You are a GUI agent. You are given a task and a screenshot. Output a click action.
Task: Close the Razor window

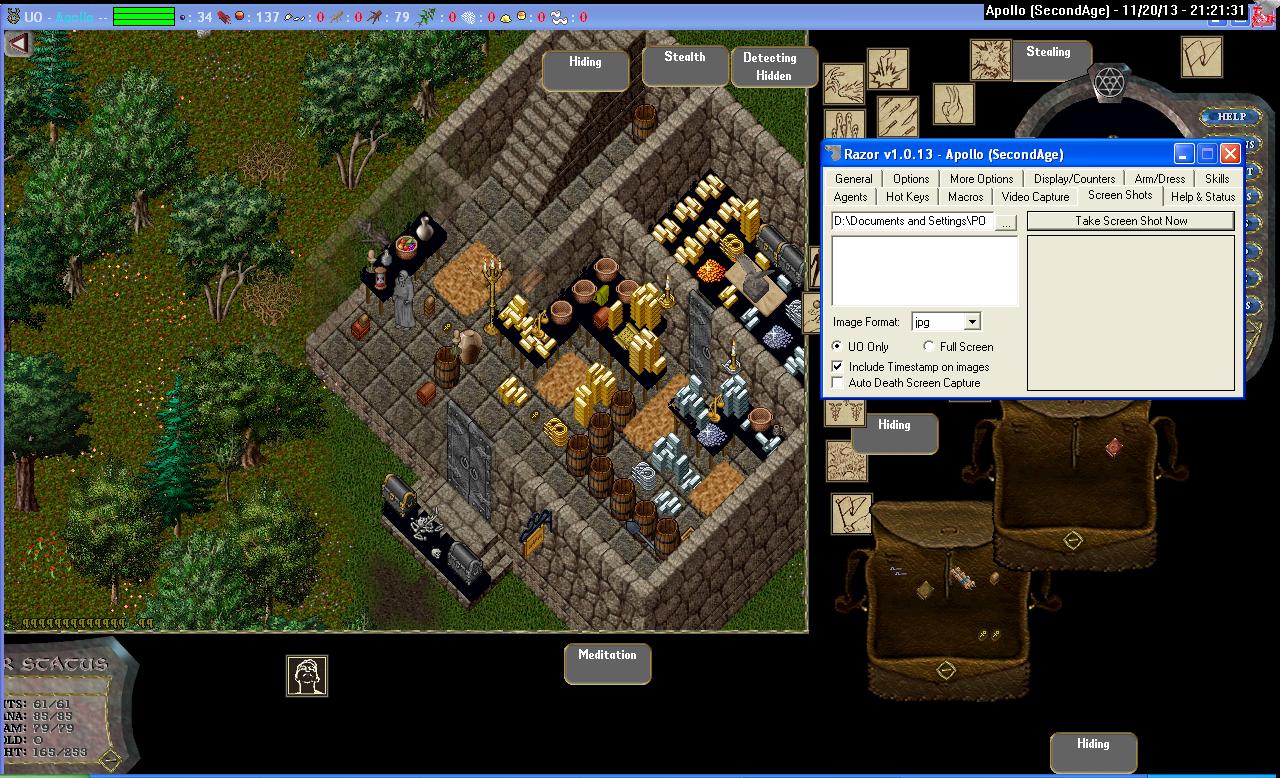1230,154
